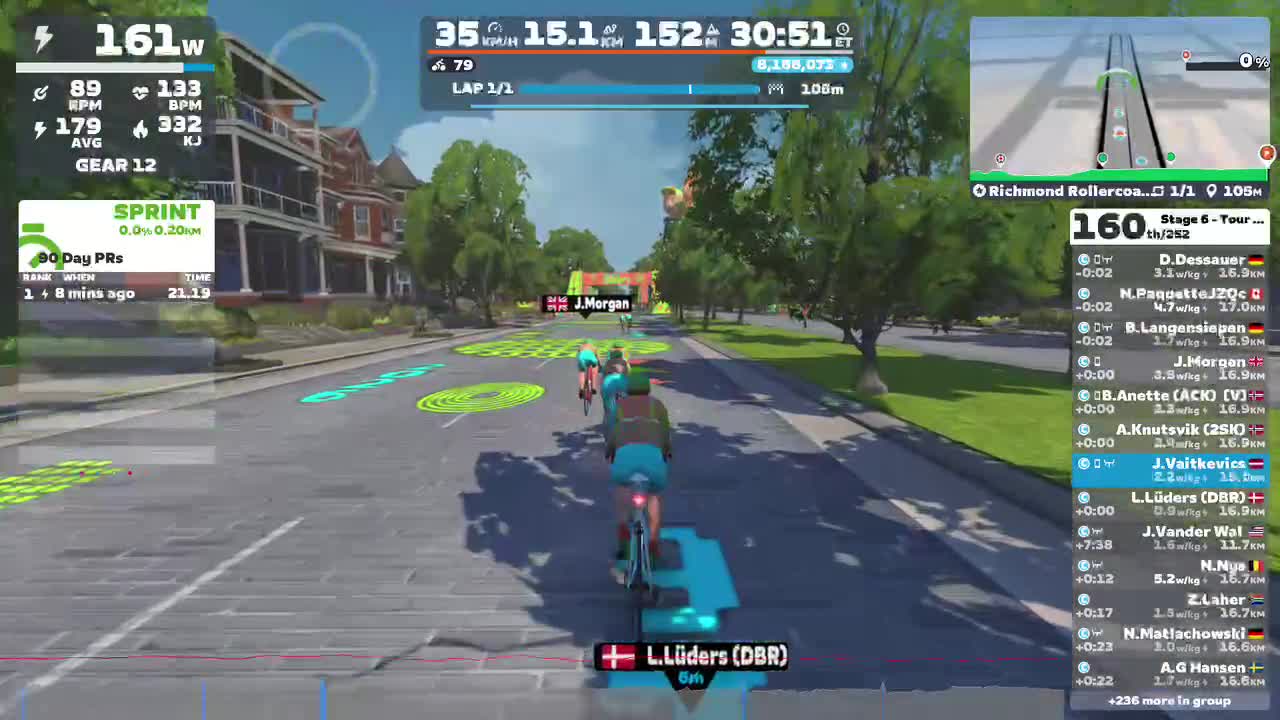
Task: Click the L.Lüders (DBR) name banner
Action: [x=694, y=657]
